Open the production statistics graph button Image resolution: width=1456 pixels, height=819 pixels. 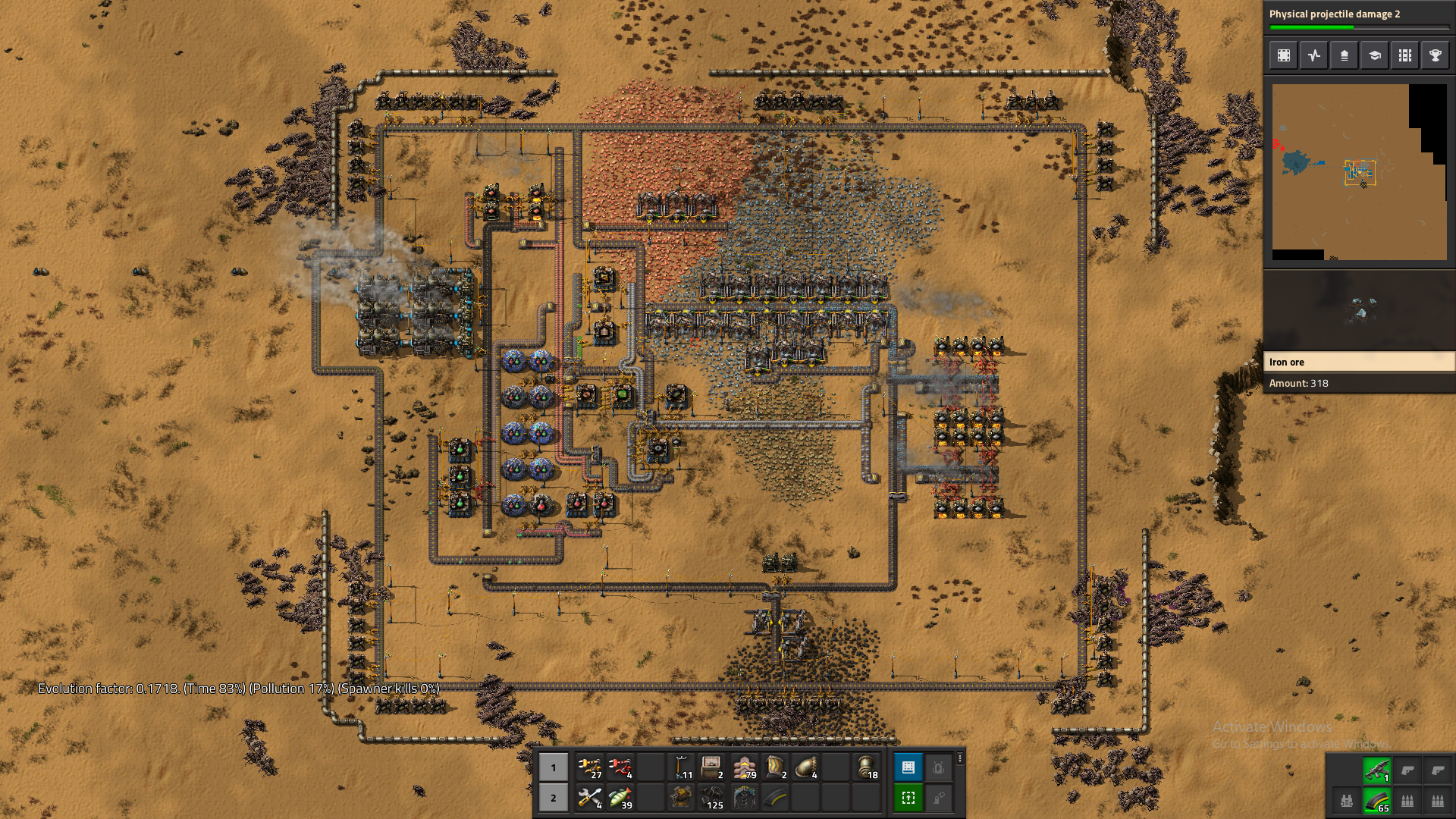point(1314,55)
